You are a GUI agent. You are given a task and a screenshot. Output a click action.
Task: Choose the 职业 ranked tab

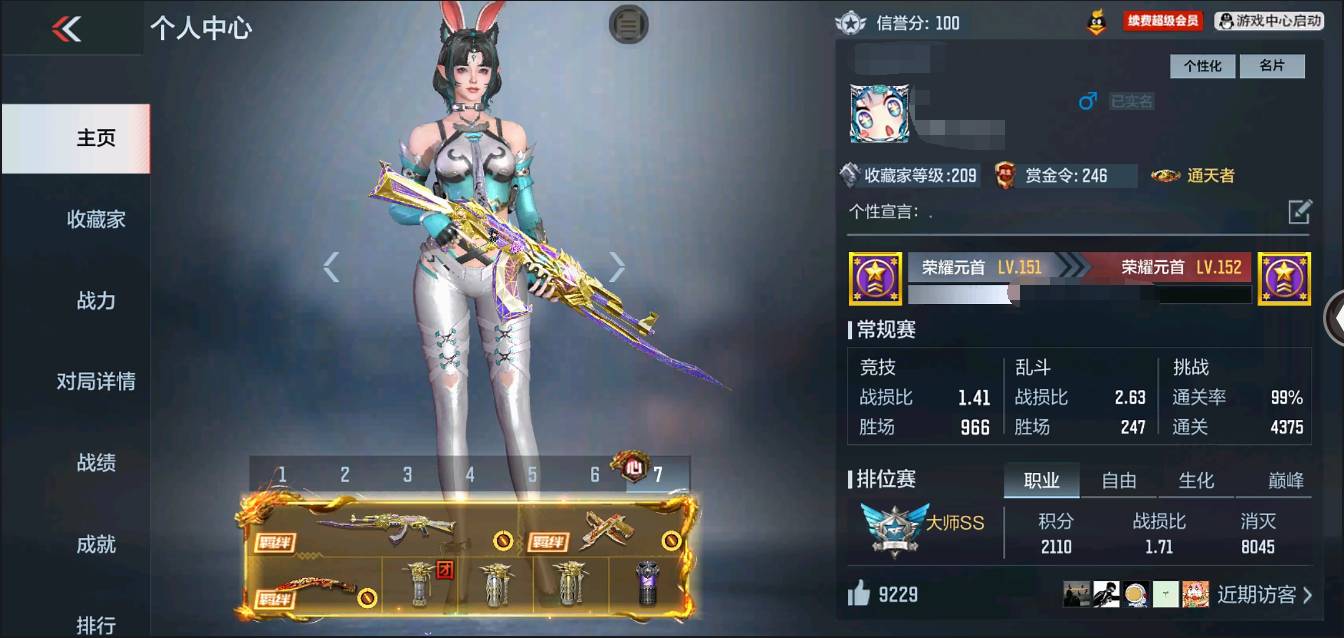click(x=1041, y=481)
